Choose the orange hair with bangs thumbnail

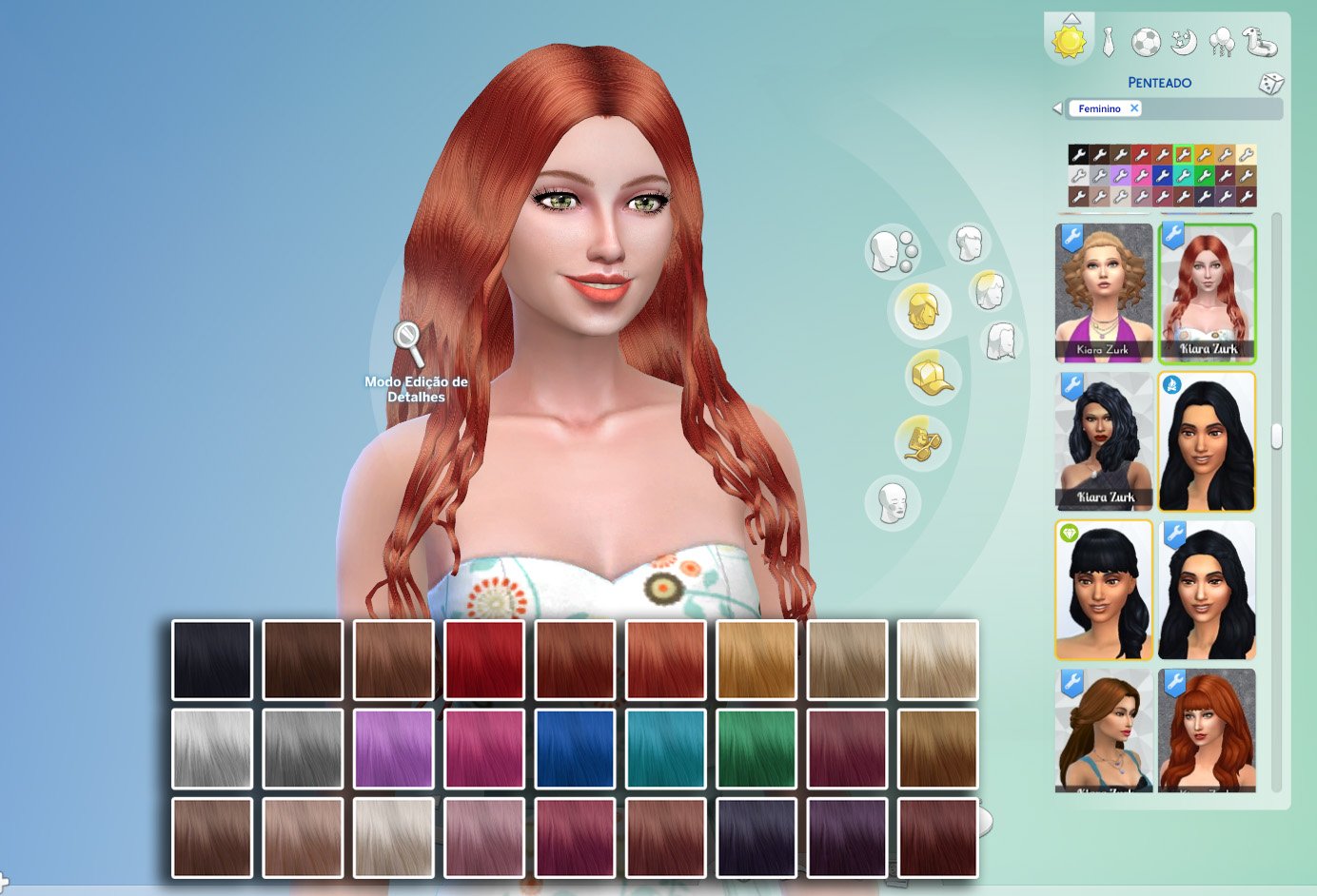coord(1208,730)
